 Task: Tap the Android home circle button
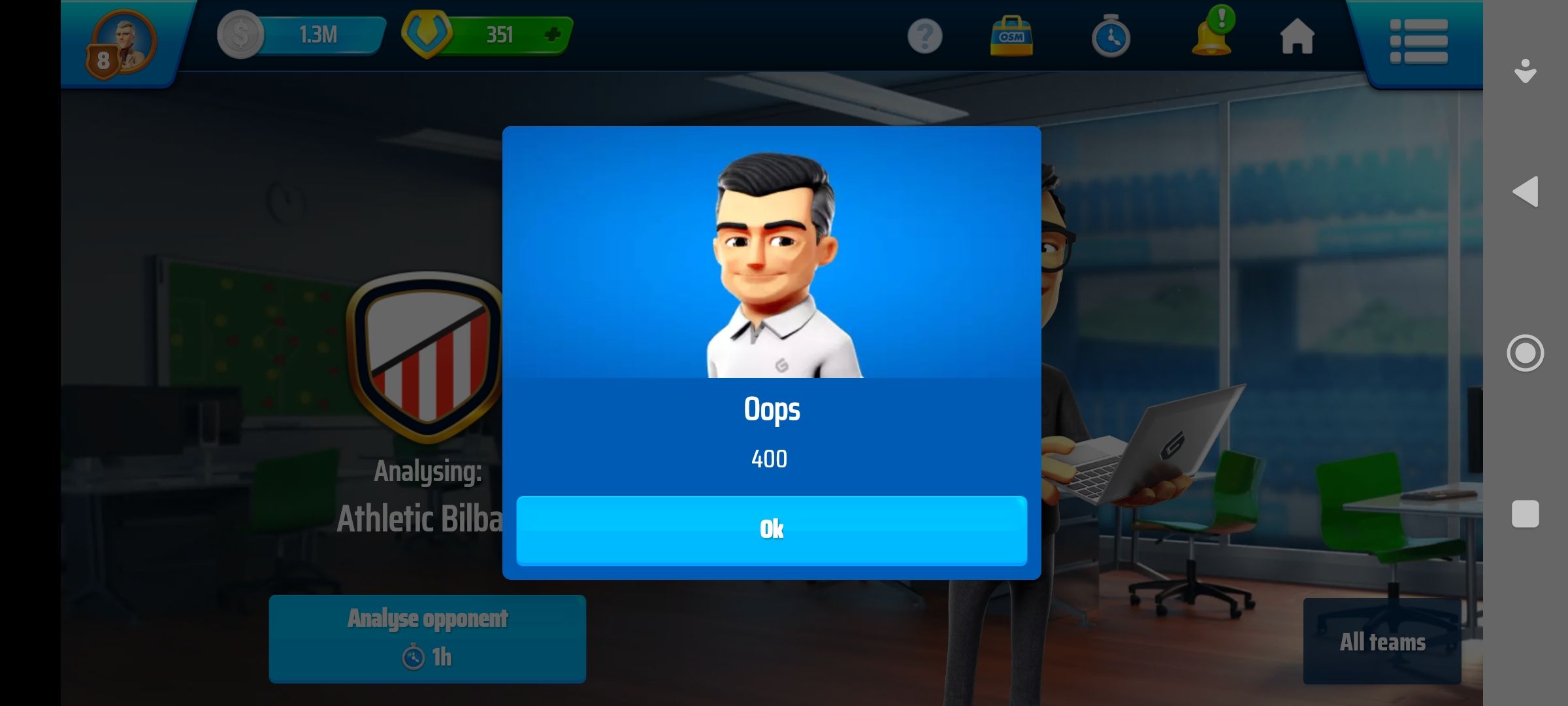(x=1526, y=353)
